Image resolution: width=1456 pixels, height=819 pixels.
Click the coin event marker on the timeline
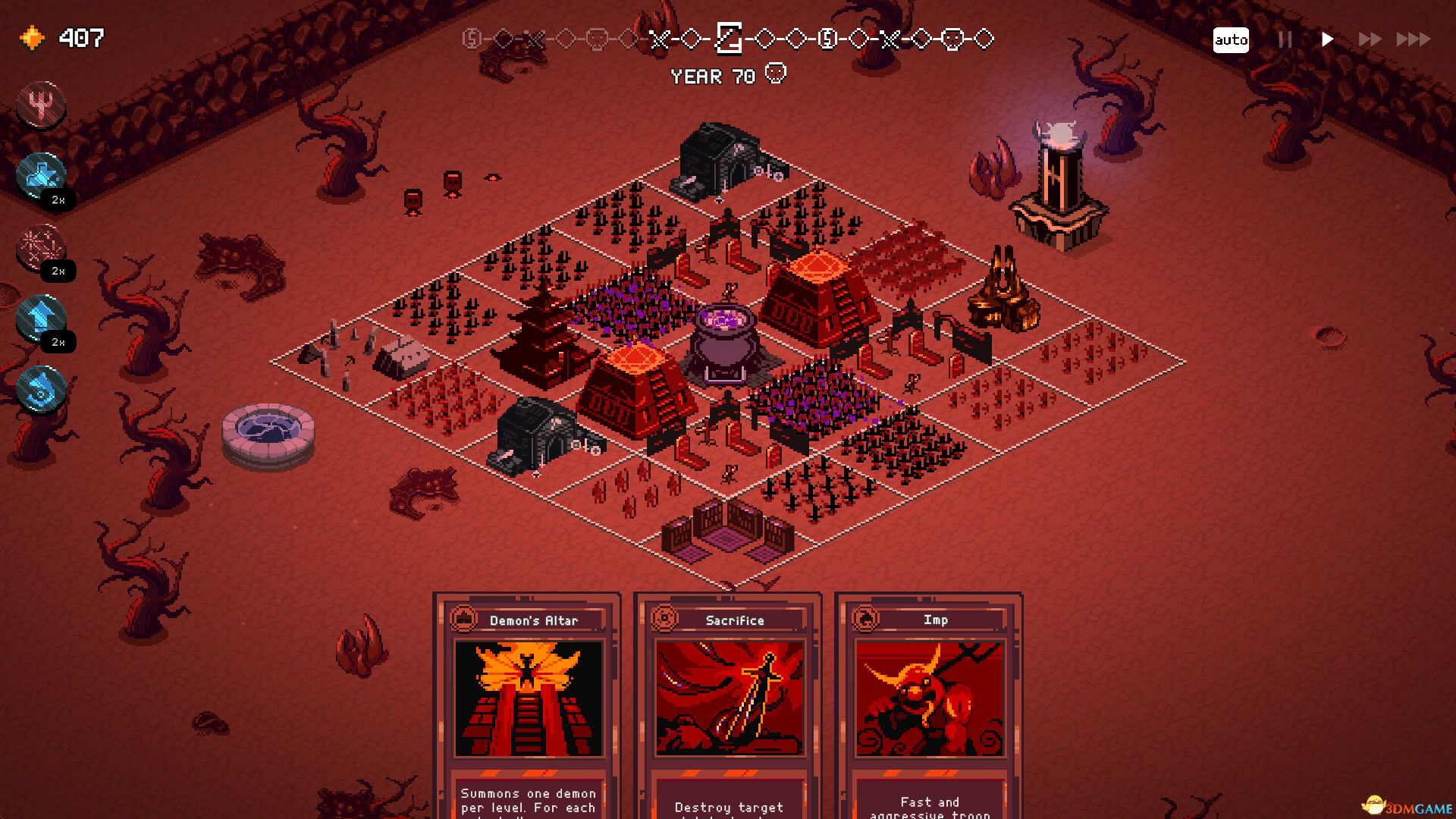tap(827, 39)
